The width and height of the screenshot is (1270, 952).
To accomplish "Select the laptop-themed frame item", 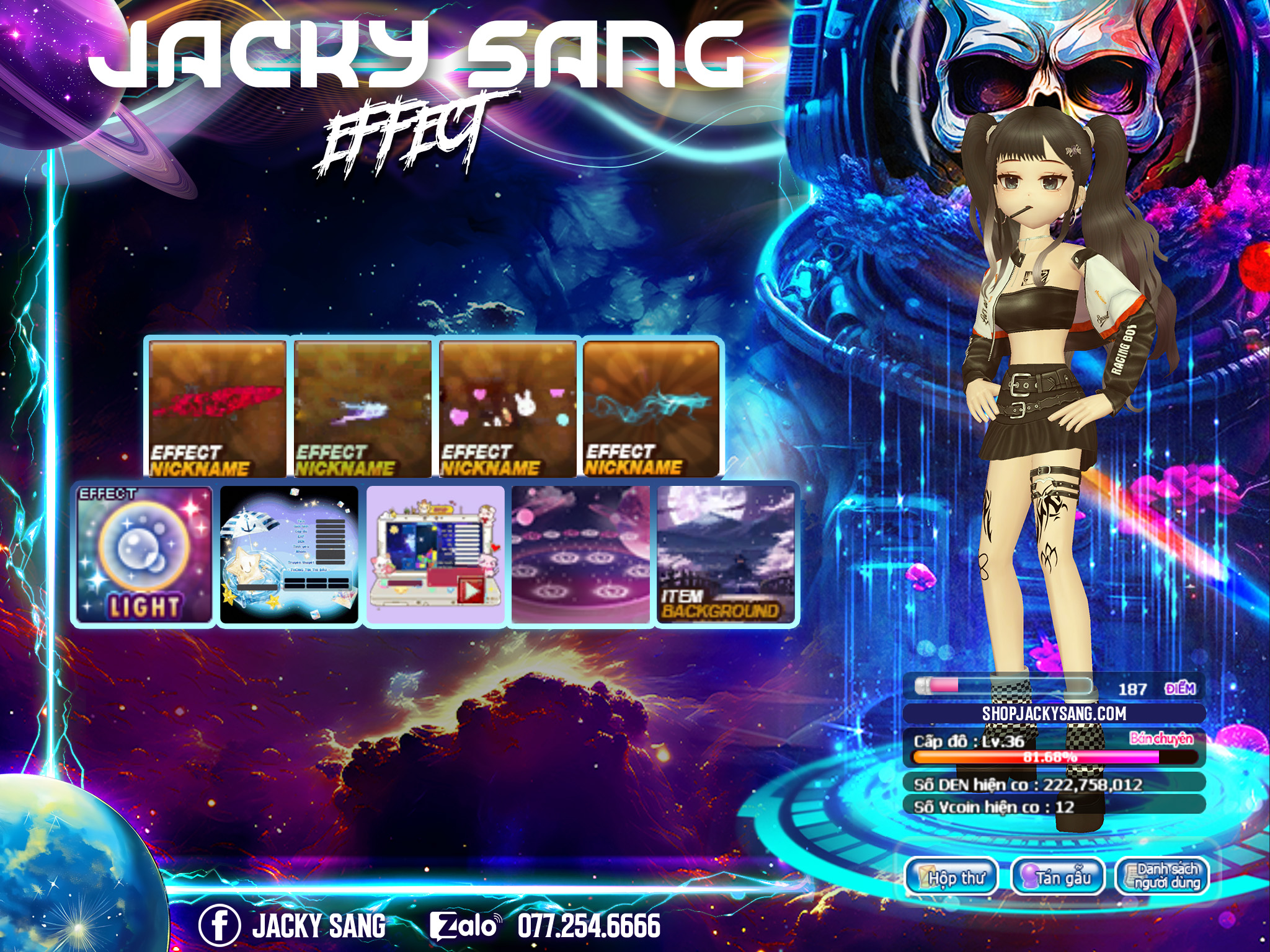I will 435,555.
